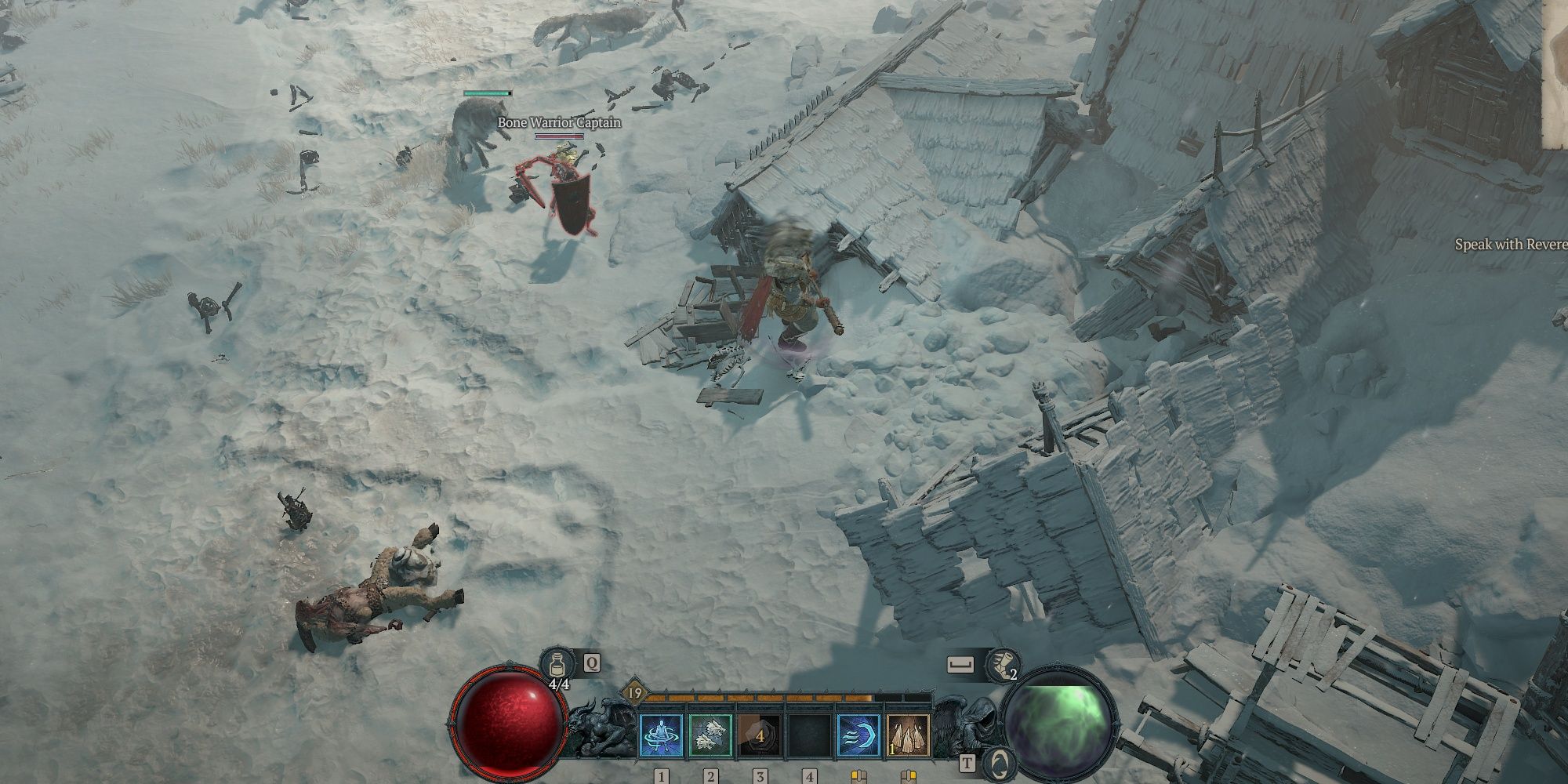This screenshot has width=1568, height=784.
Task: Select the empty fourth skill slot
Action: point(808,735)
